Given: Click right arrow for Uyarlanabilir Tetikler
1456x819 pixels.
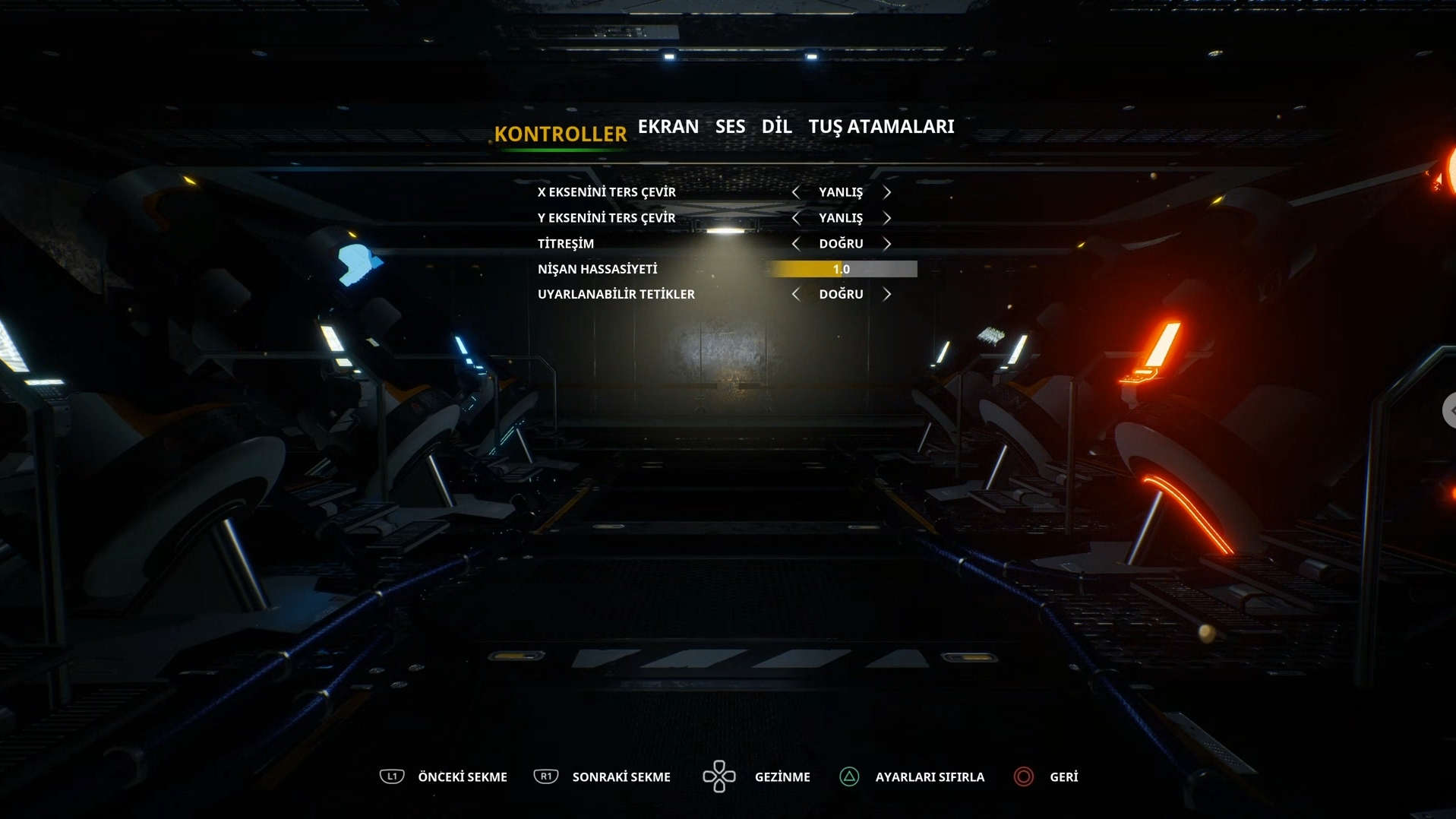Looking at the screenshot, I should (887, 294).
